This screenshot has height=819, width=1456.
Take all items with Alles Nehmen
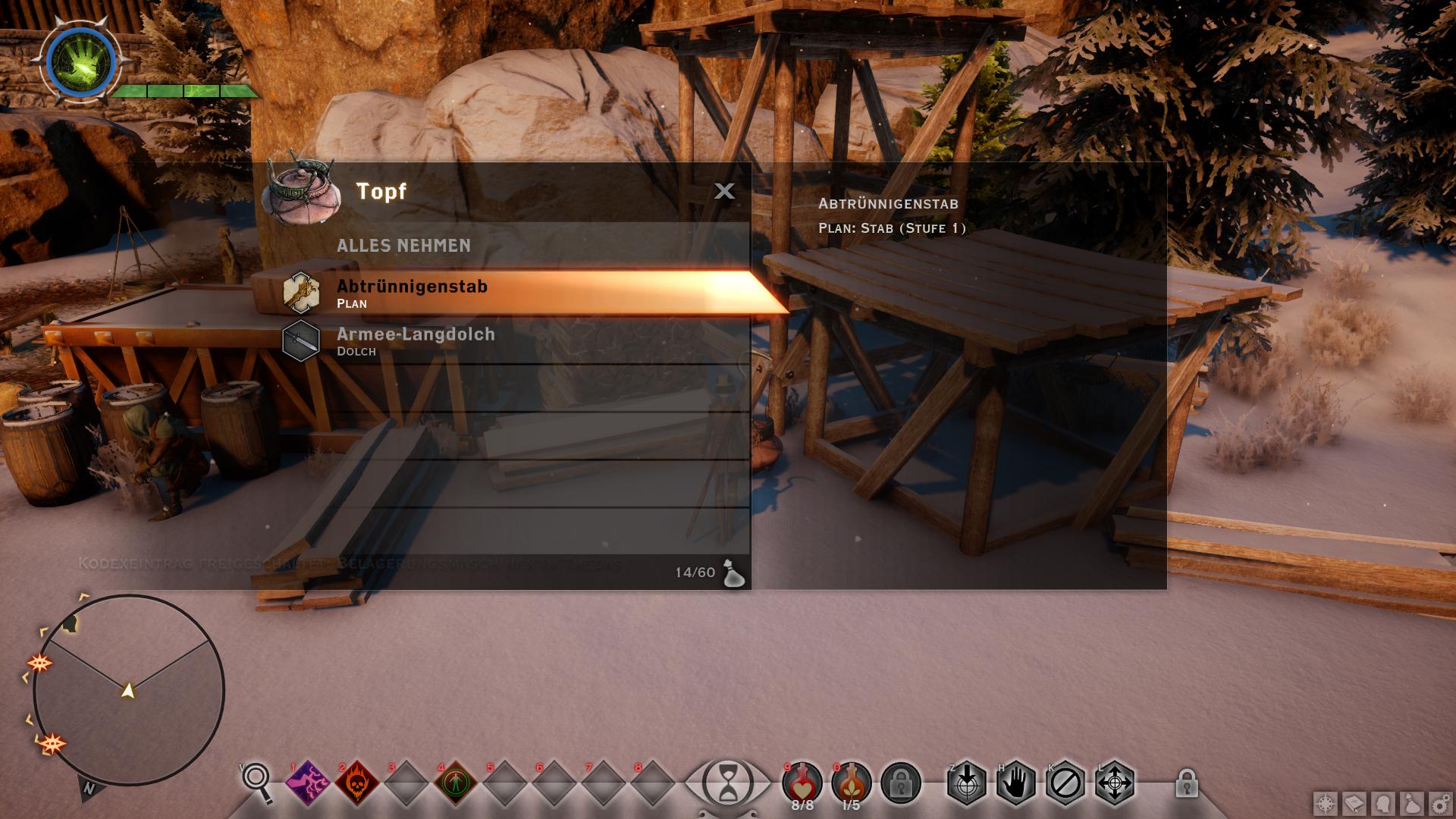point(404,246)
